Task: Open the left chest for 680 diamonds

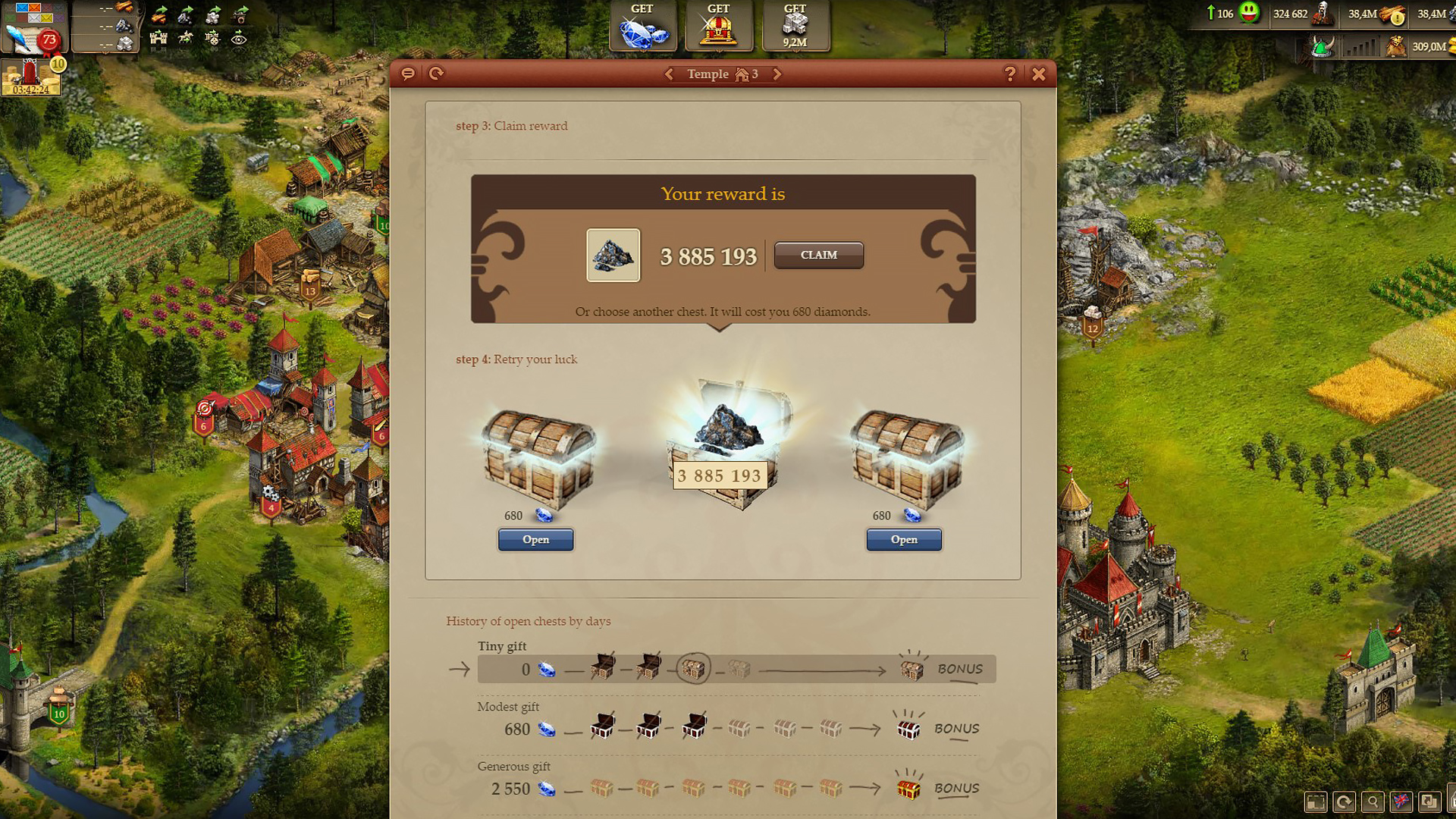Action: pyautogui.click(x=535, y=539)
